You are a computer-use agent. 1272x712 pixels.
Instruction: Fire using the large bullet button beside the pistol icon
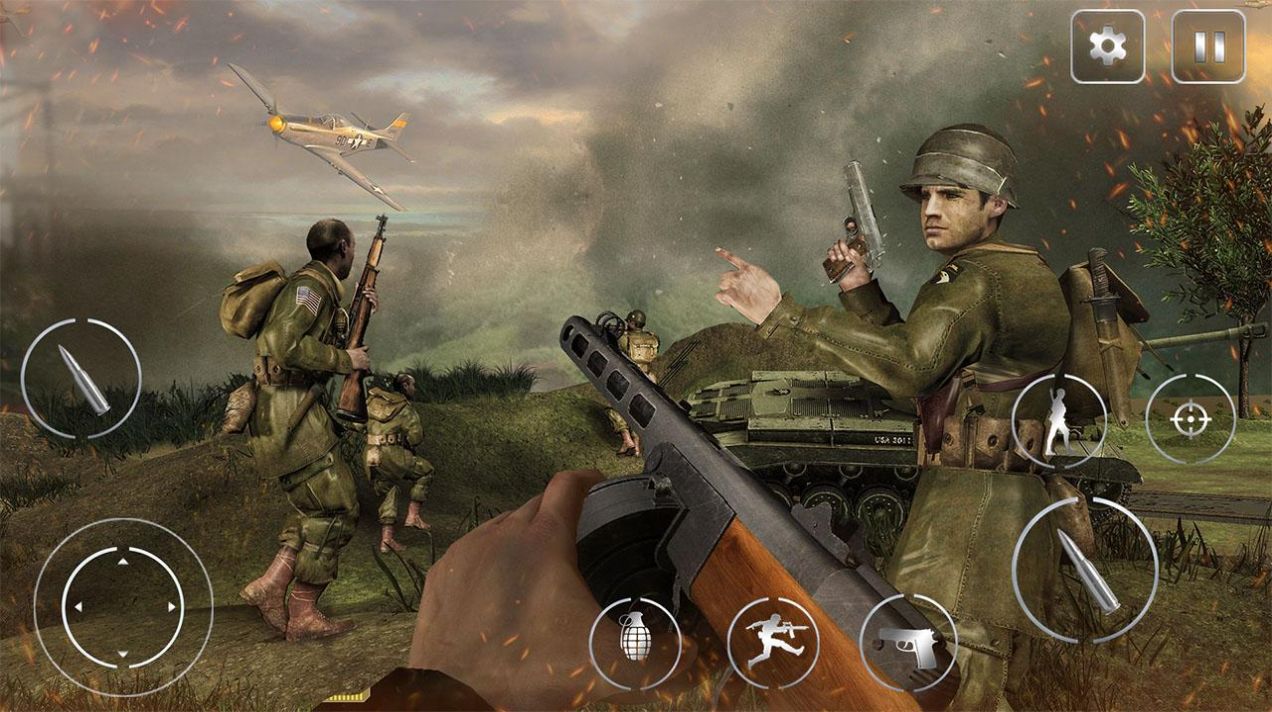pos(1085,570)
